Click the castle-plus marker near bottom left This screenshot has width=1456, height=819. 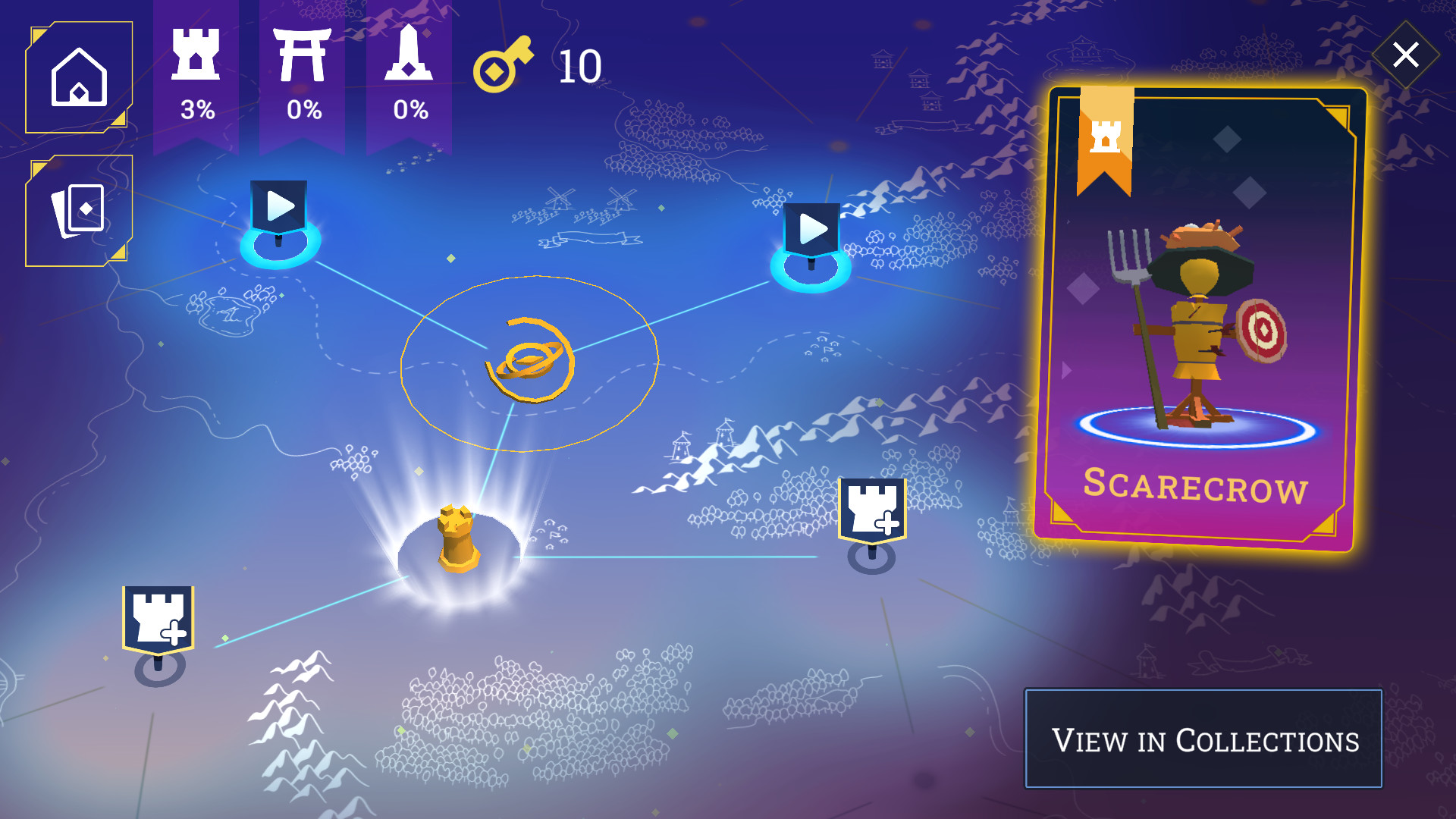[157, 616]
